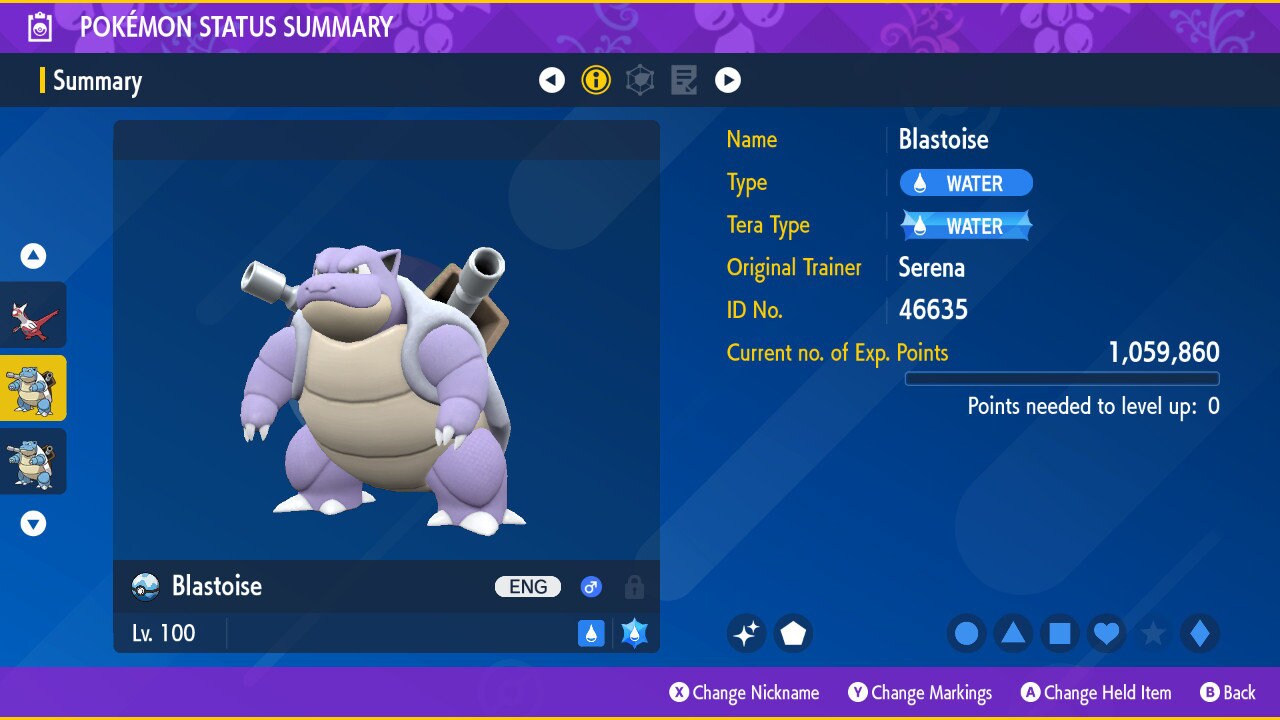Toggle the square marking
Viewport: 1280px width, 720px height.
pos(1060,633)
